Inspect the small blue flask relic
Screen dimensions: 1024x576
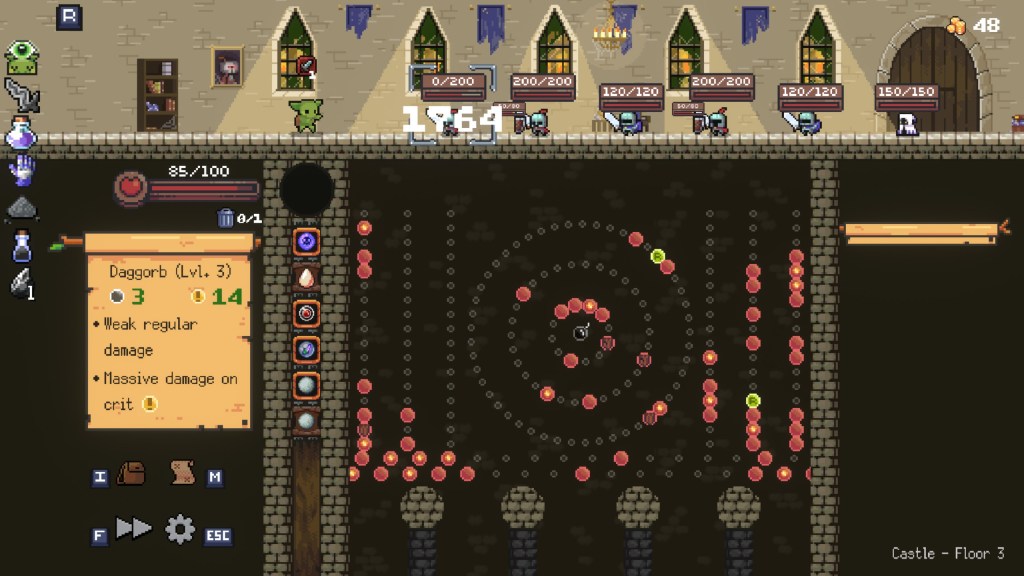[x=21, y=245]
